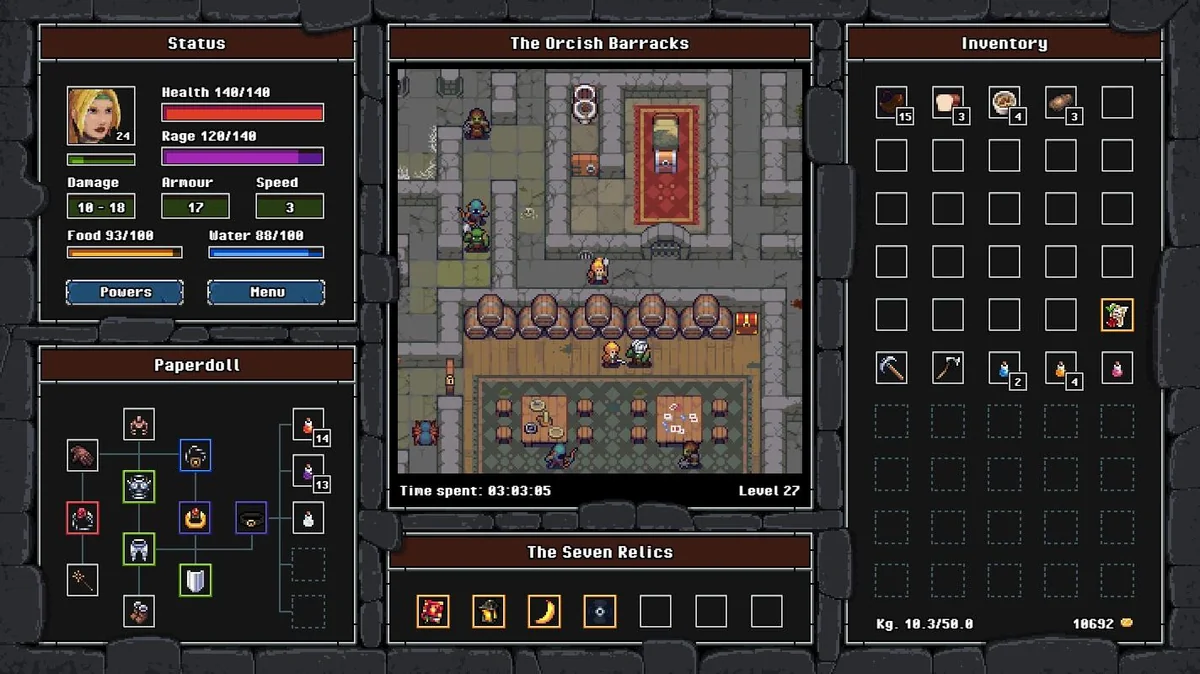Click the gold-framed scroll inventory item
Screen dimensions: 1200x674
(1117, 314)
